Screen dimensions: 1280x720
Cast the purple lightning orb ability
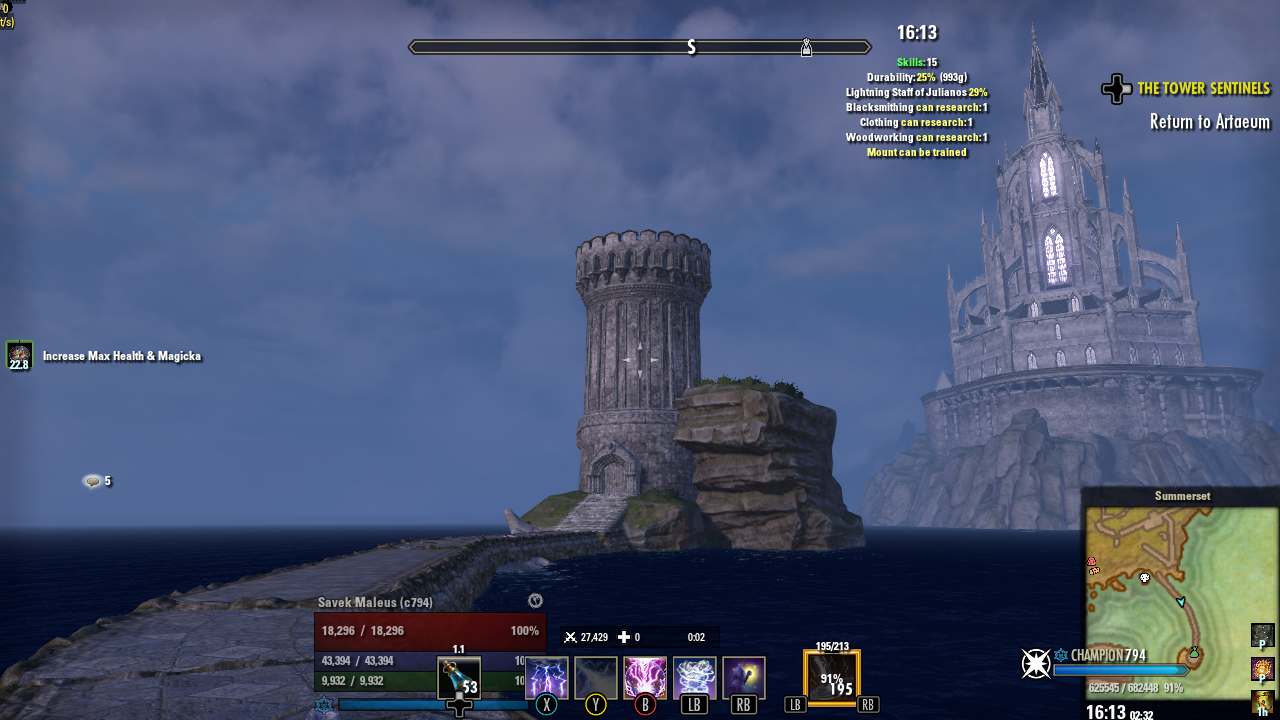coord(645,677)
